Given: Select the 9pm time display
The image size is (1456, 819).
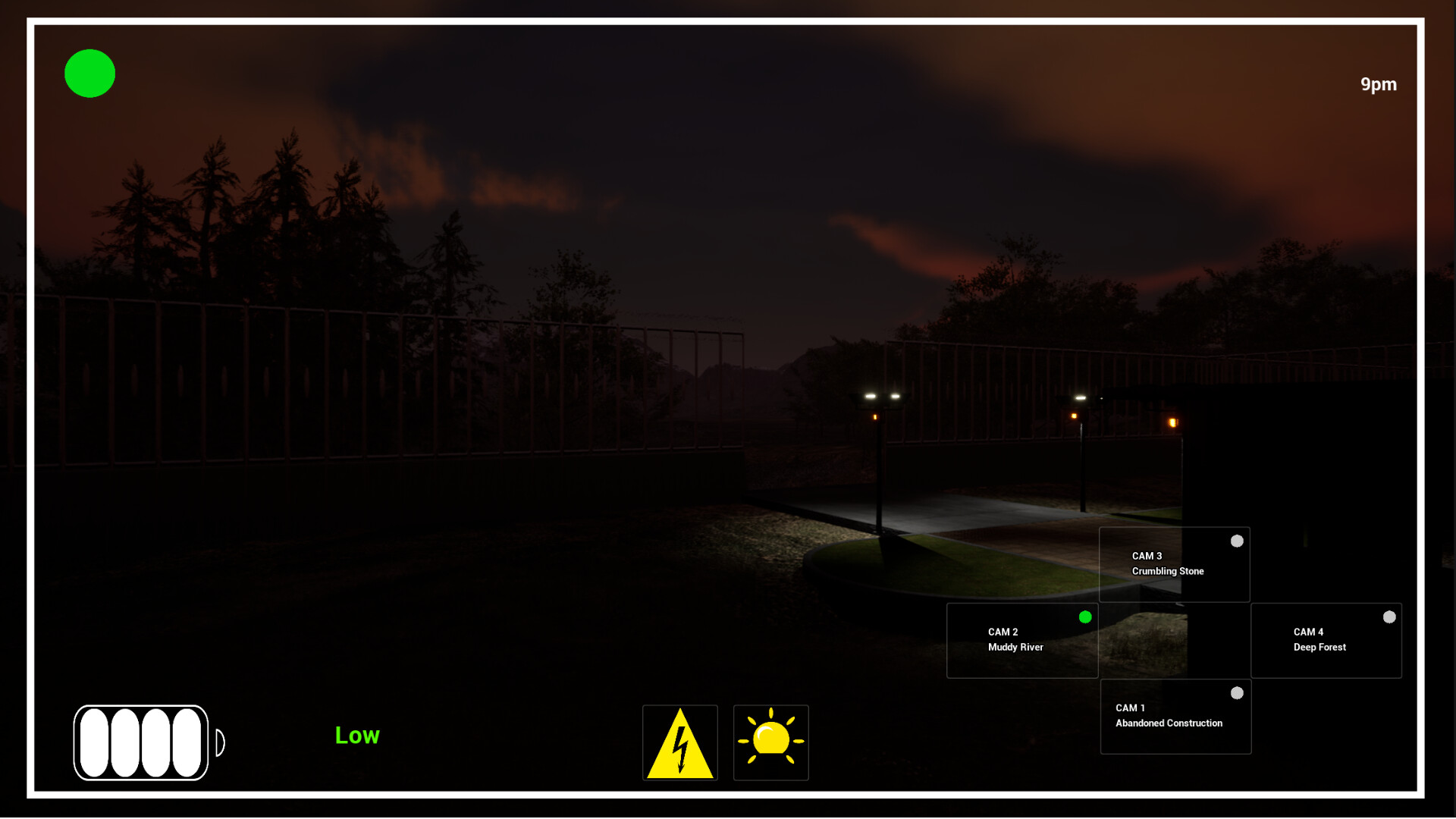Looking at the screenshot, I should coord(1378,84).
